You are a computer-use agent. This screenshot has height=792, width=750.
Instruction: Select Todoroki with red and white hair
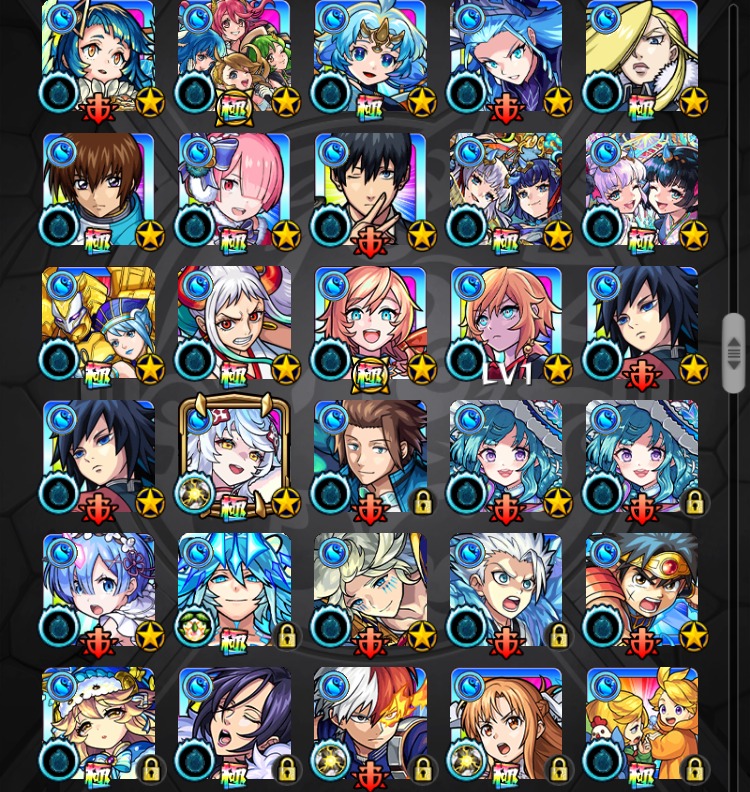coord(371,724)
